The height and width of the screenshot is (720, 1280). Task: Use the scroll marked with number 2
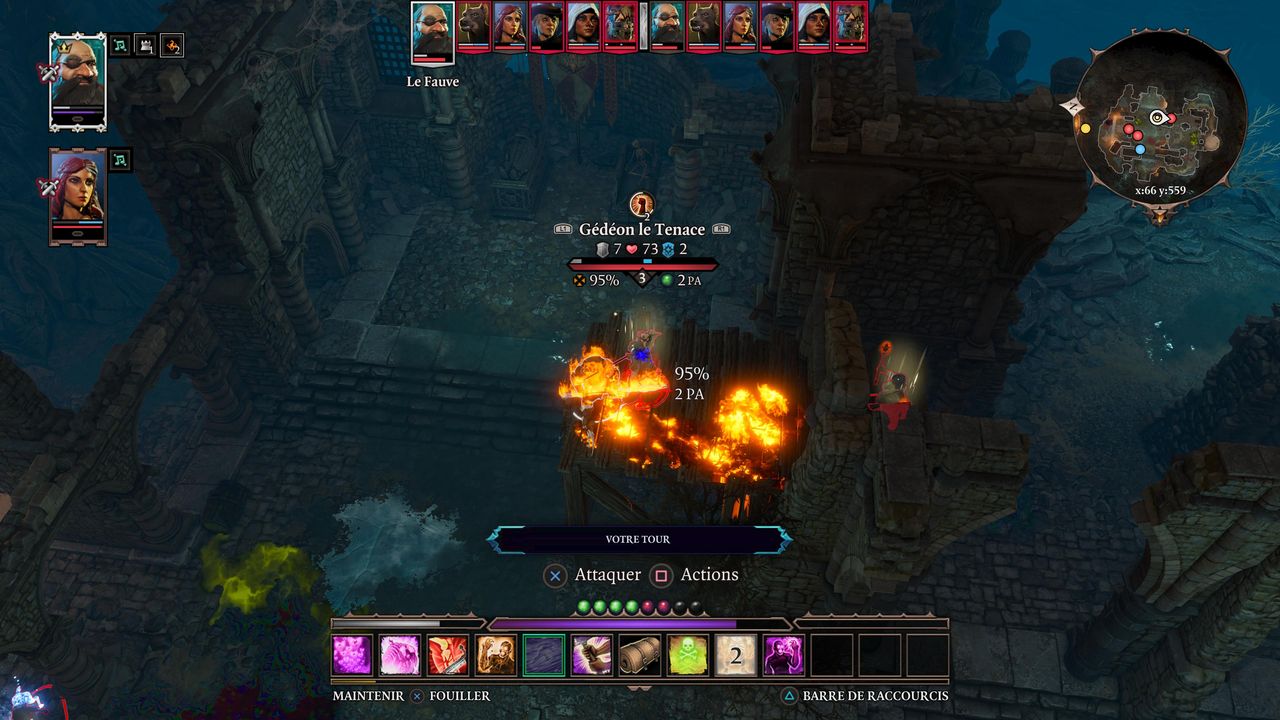click(x=736, y=655)
